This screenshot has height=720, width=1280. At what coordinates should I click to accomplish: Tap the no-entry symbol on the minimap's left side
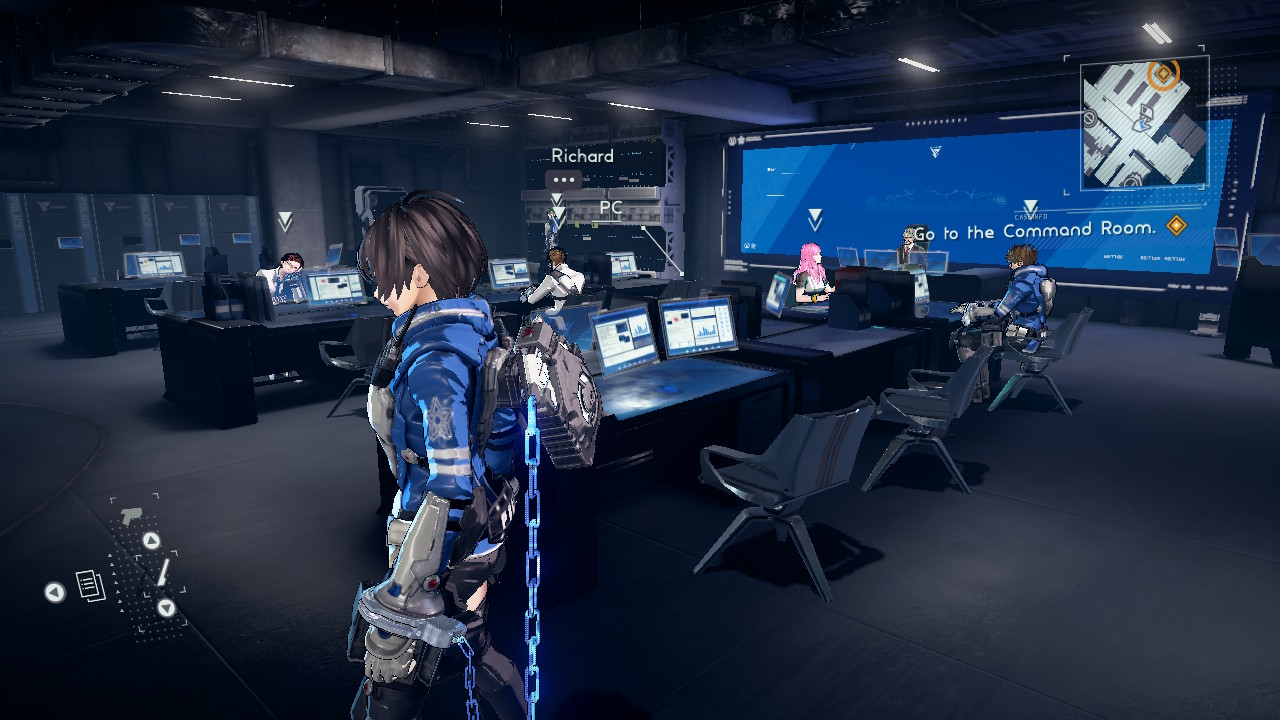[1089, 118]
